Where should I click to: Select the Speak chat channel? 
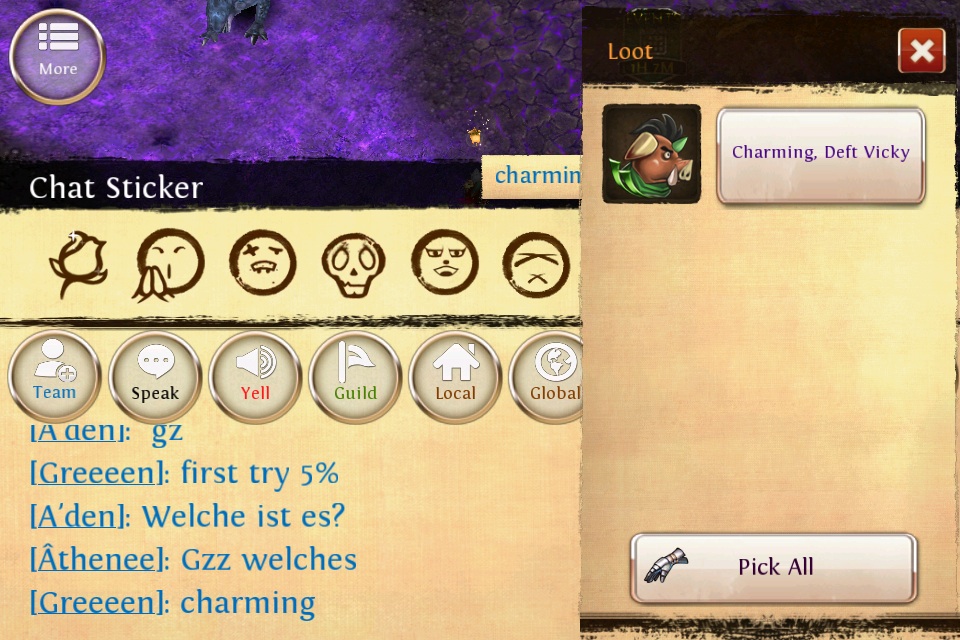coord(155,377)
